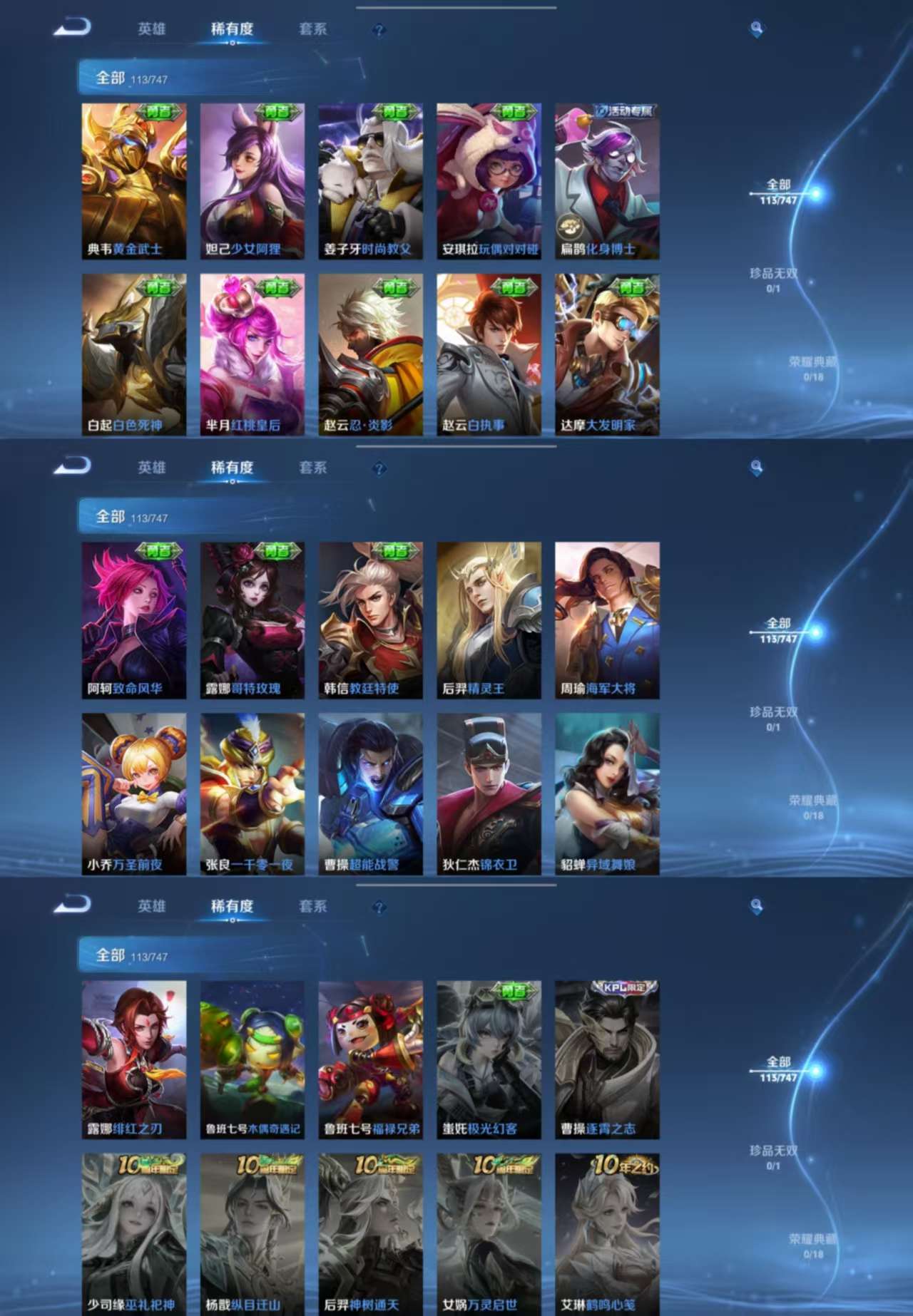Pick the 达摩大发明家 skin
Screen dimensions: 913x1316
pos(607,354)
